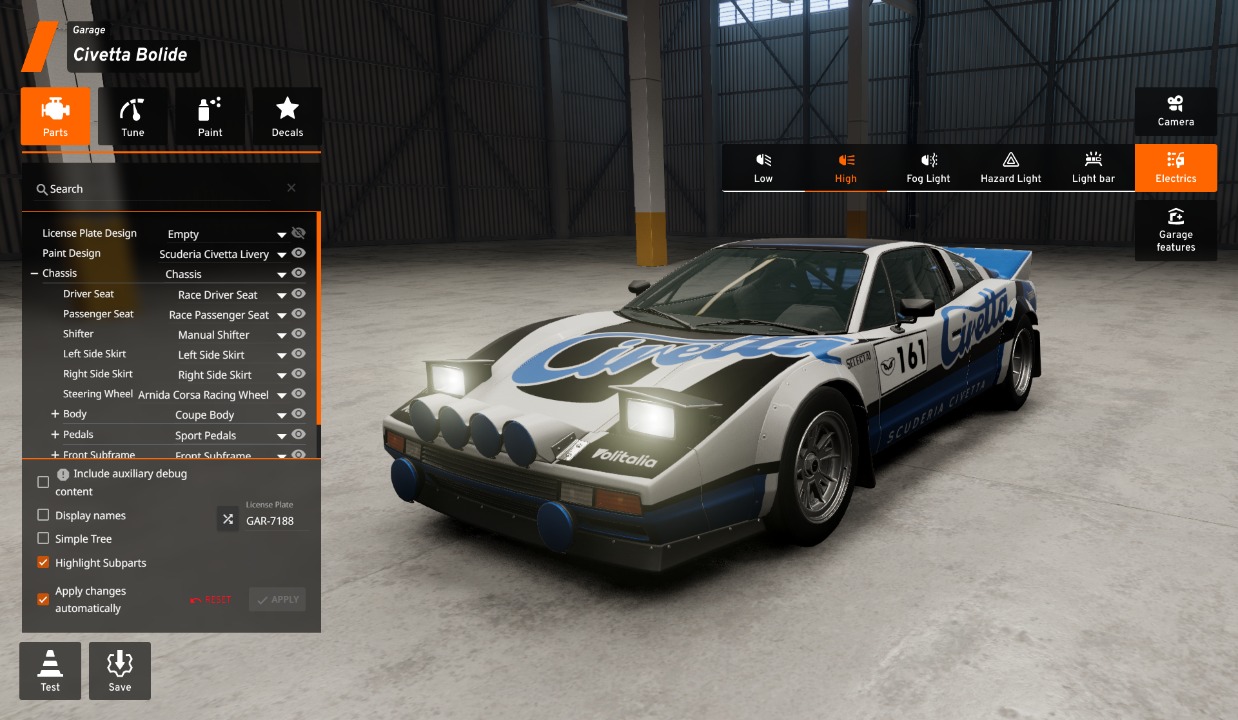Randomize the license plate text
Viewport: 1238px width, 720px height.
(x=228, y=519)
